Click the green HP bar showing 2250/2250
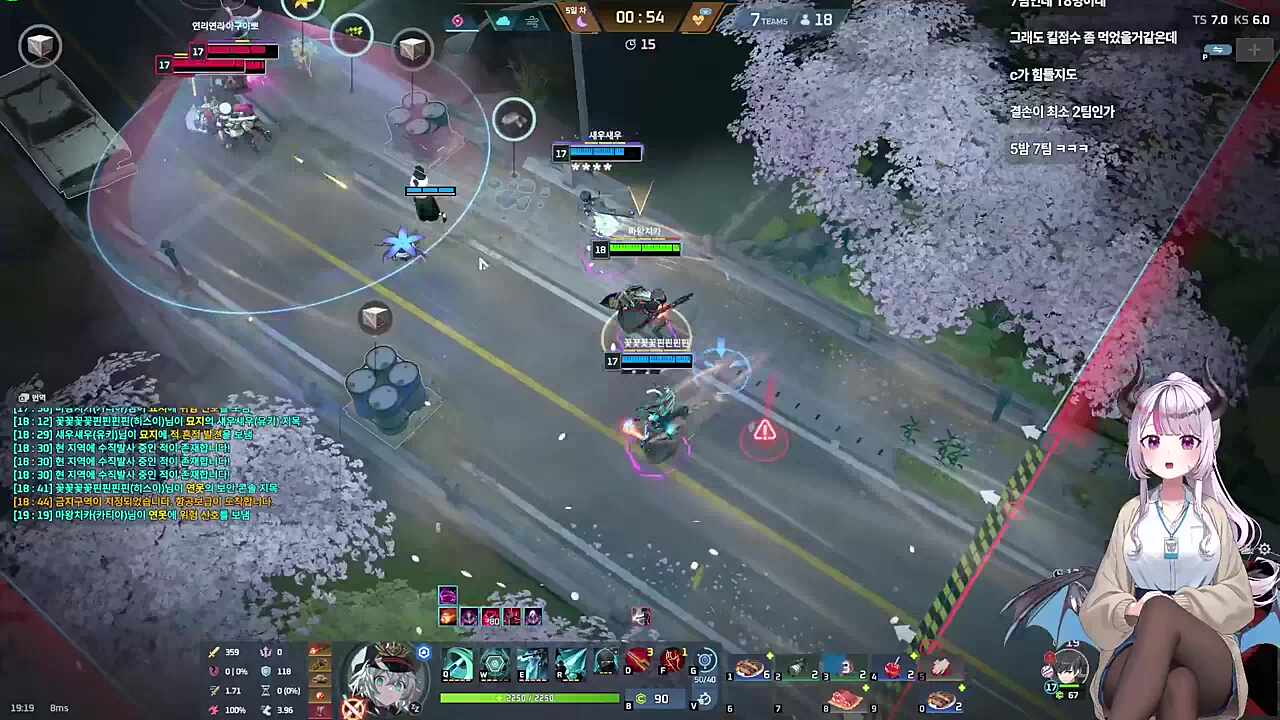 tap(532, 697)
